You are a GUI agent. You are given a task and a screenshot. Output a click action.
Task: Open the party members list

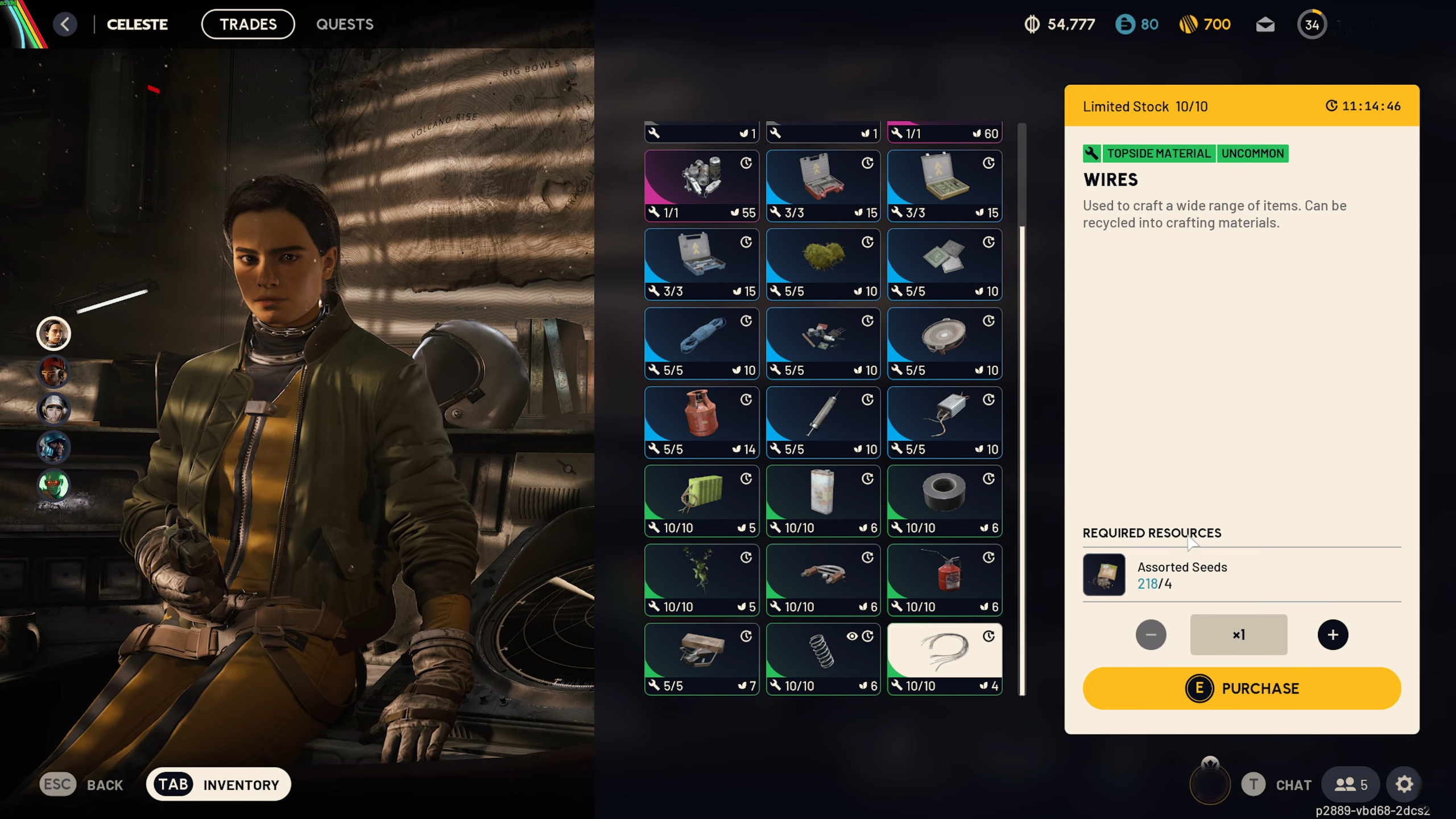1350,785
